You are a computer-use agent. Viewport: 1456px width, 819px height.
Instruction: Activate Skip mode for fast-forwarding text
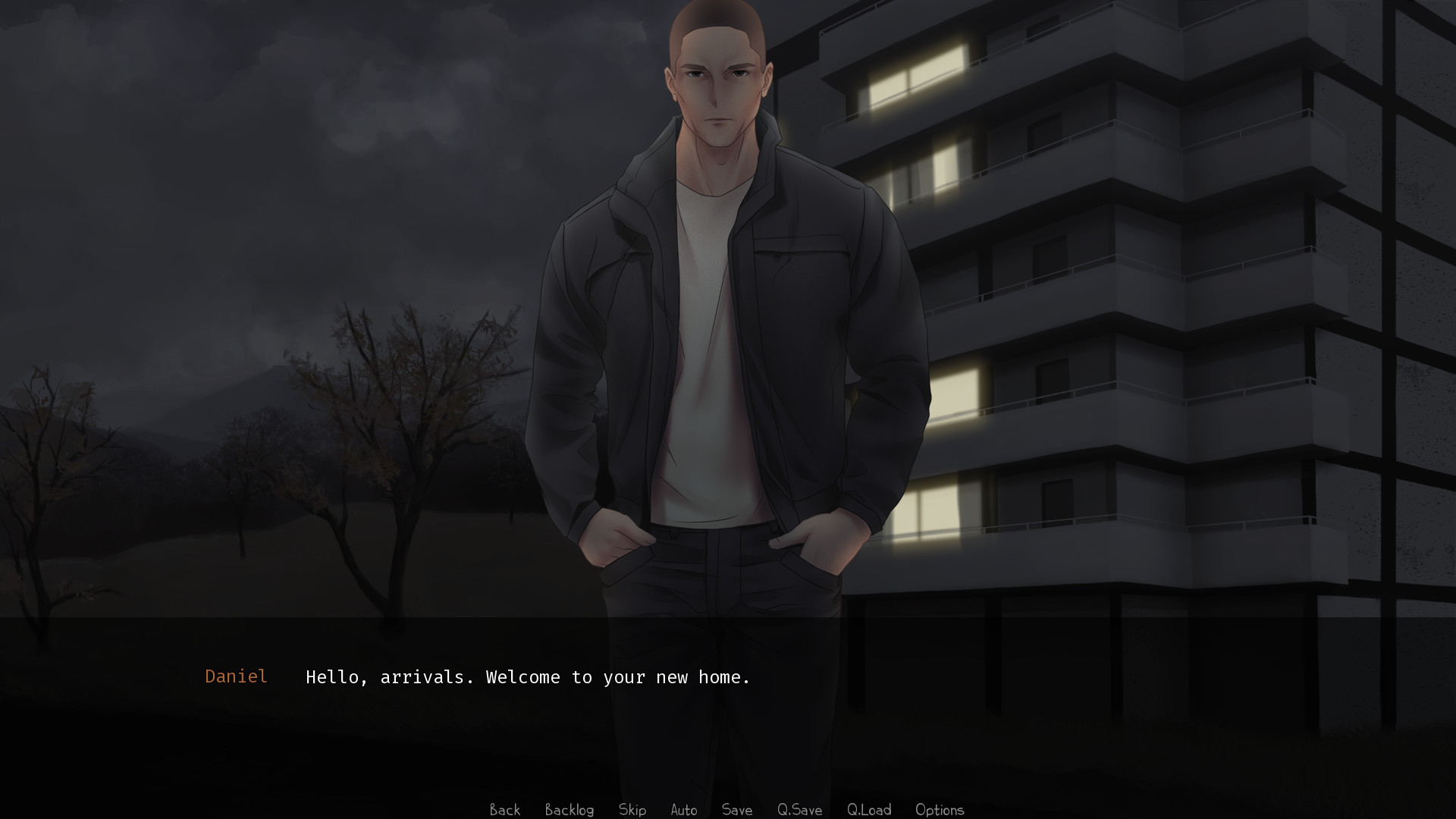tap(632, 810)
